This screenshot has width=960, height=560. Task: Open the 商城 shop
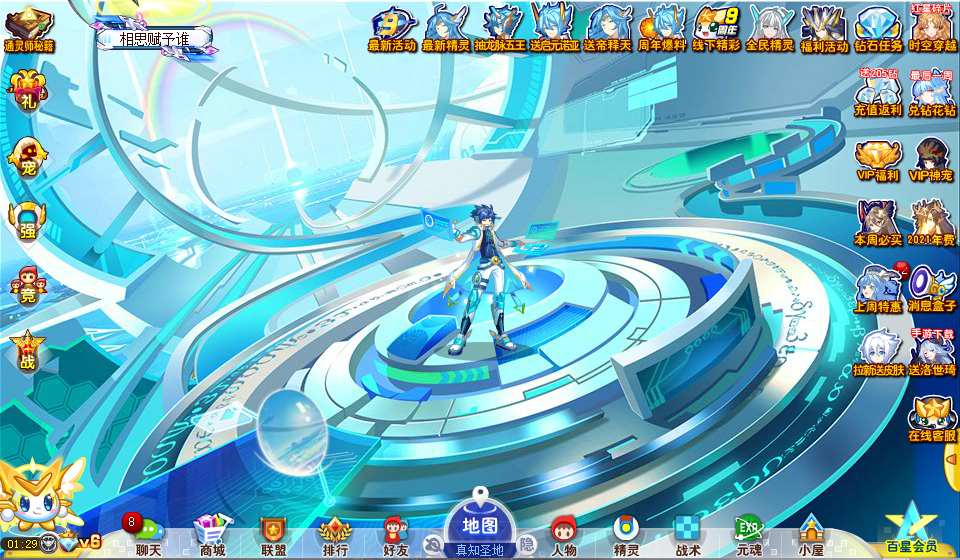coord(211,535)
